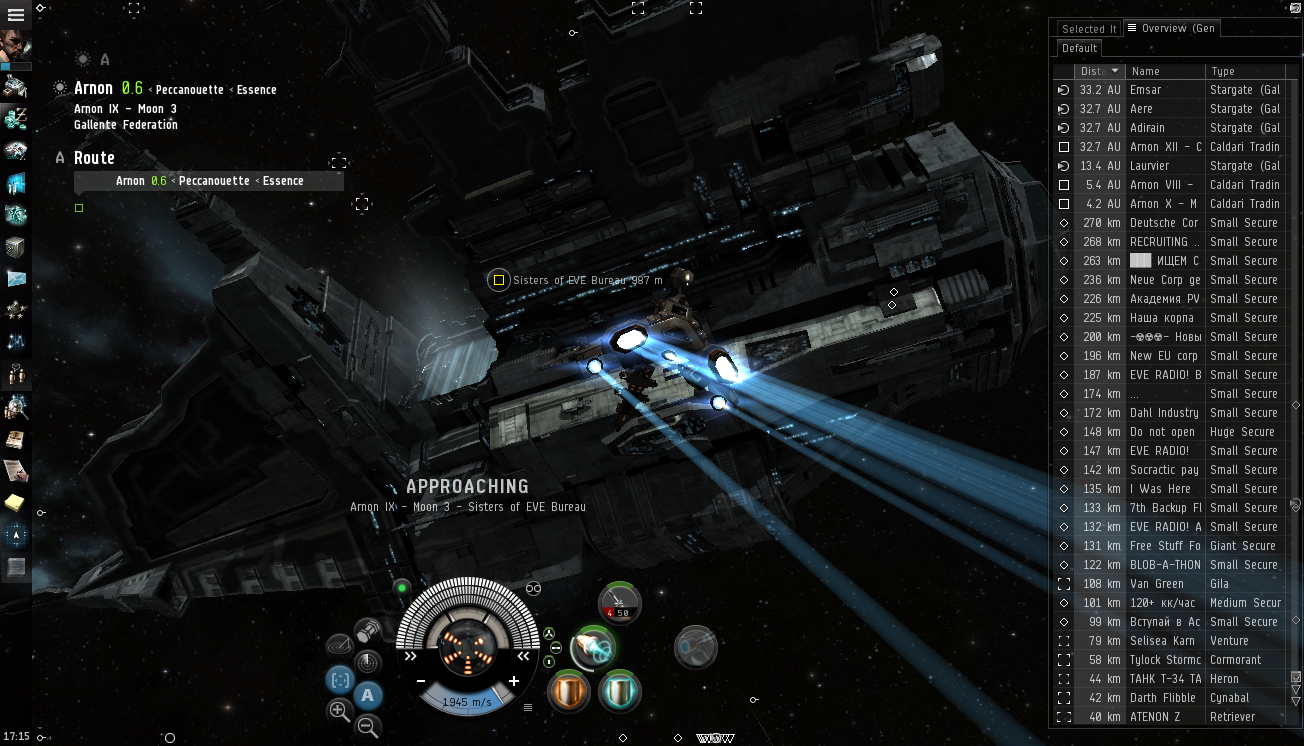Open overview settings via the hamburger icon
1304x746 pixels.
coord(1132,28)
